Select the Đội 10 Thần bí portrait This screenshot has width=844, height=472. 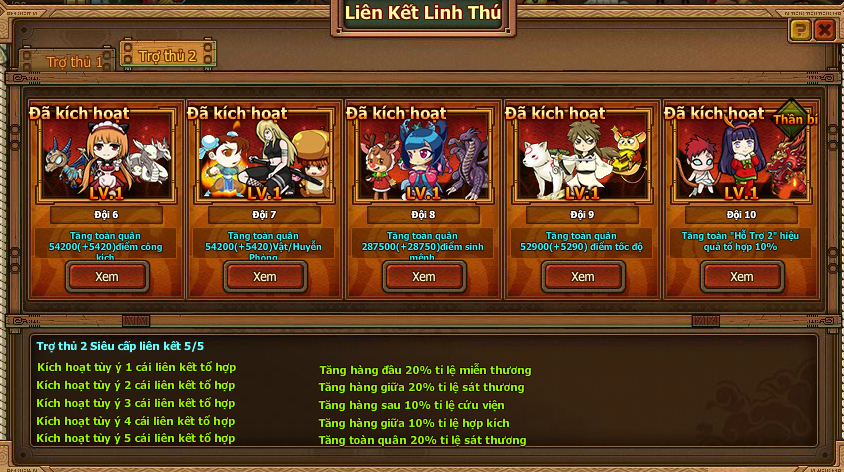[741, 158]
